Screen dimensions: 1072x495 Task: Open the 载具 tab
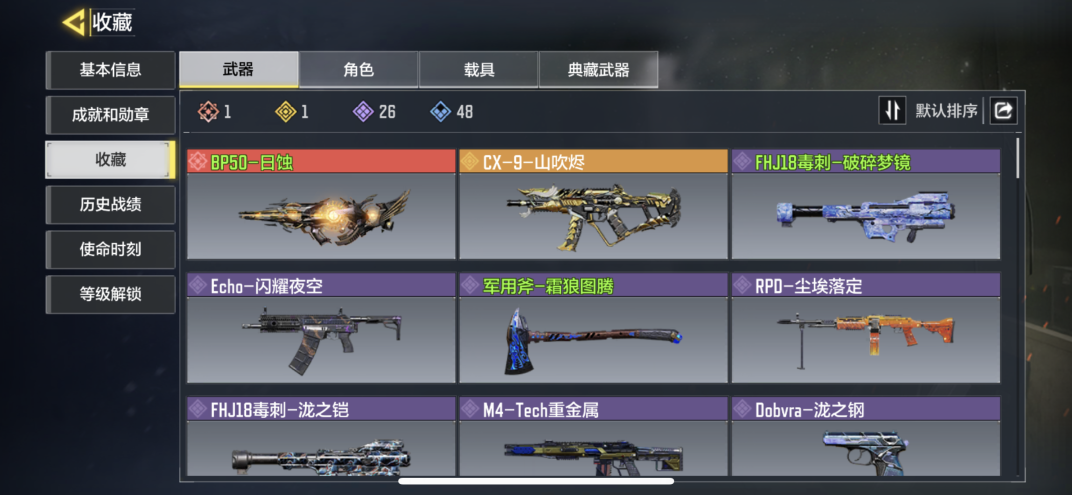click(x=478, y=70)
